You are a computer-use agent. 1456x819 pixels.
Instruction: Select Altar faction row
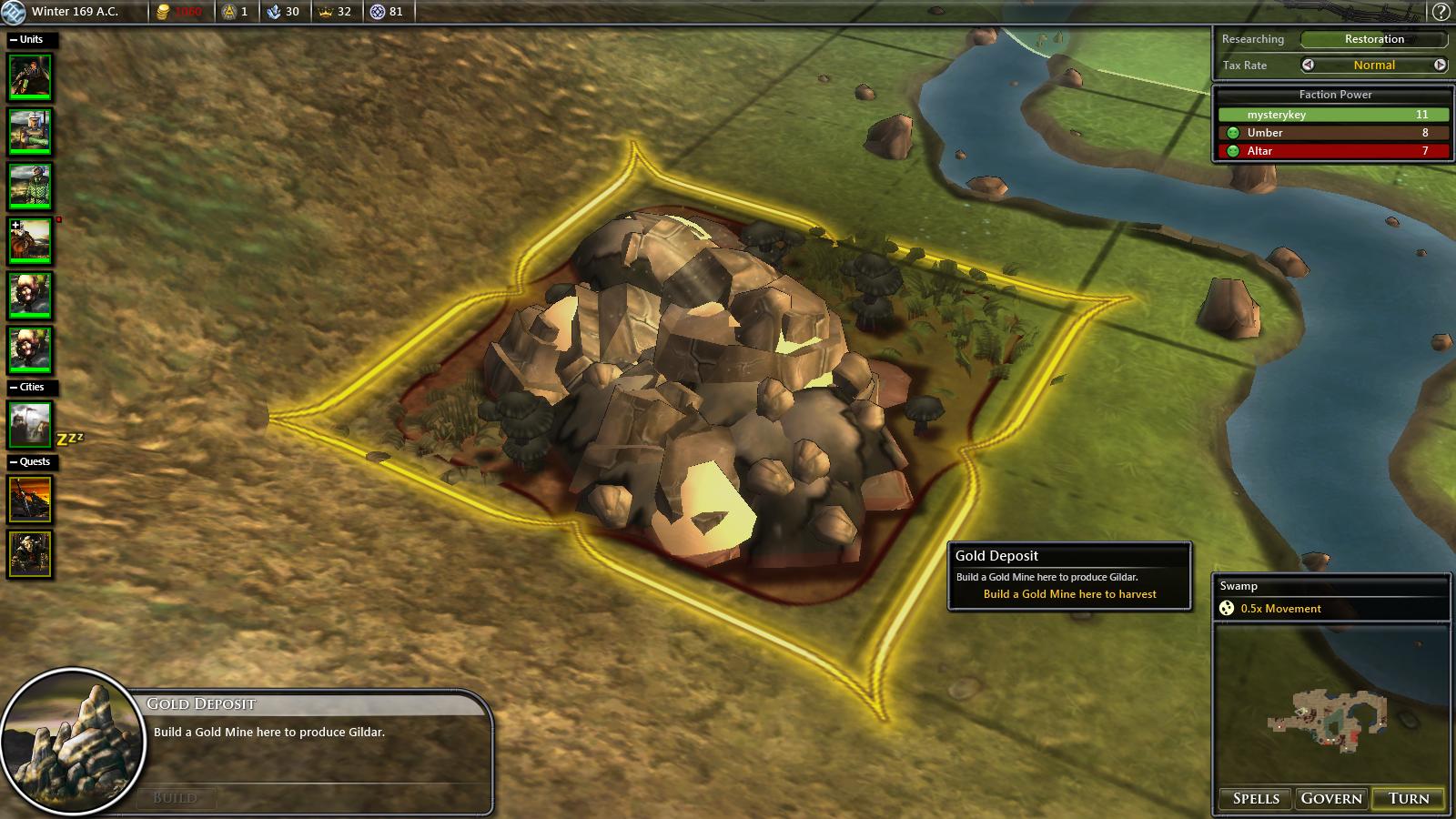tap(1333, 151)
